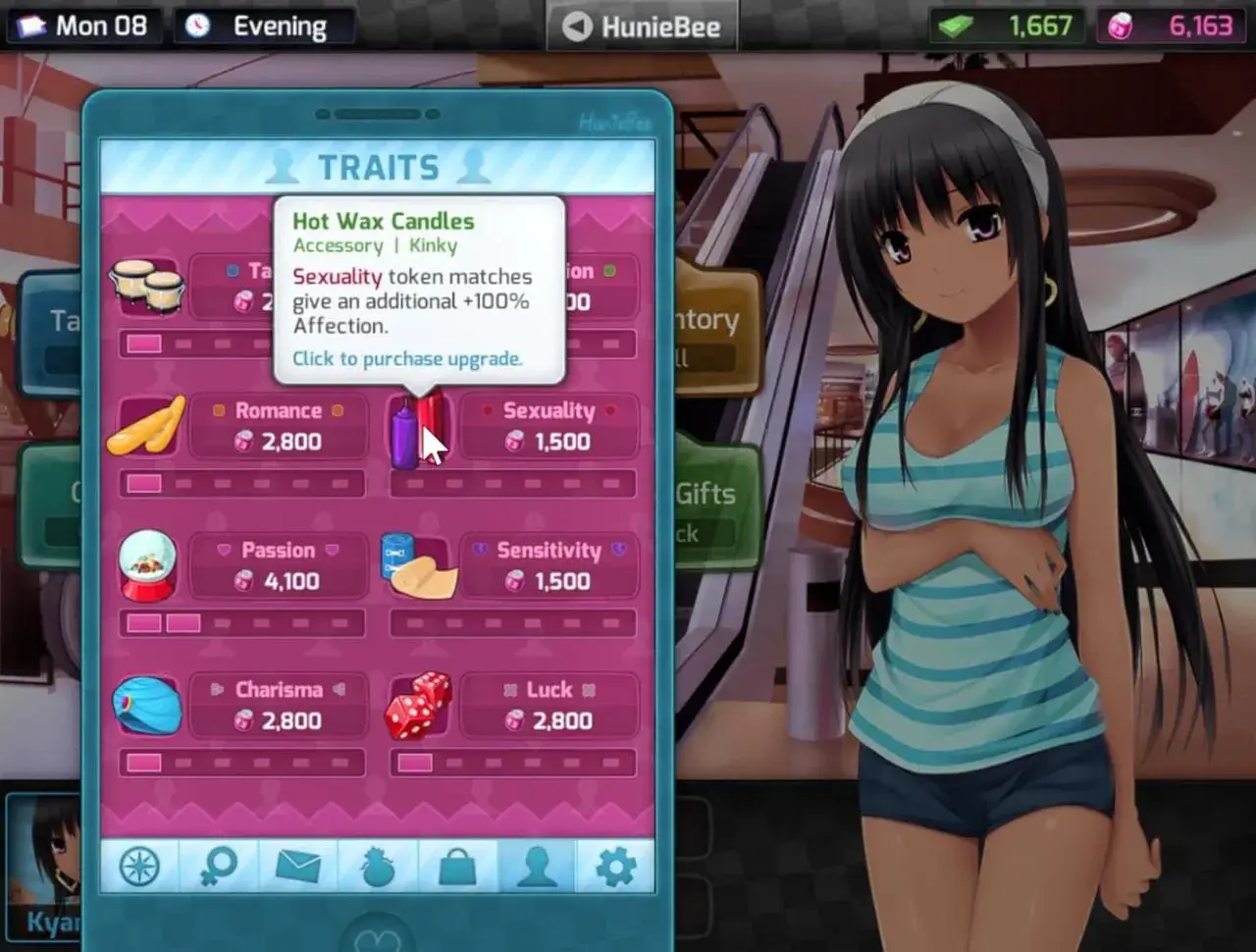
Task: Click the hunie counter at top right
Action: coord(1170,26)
